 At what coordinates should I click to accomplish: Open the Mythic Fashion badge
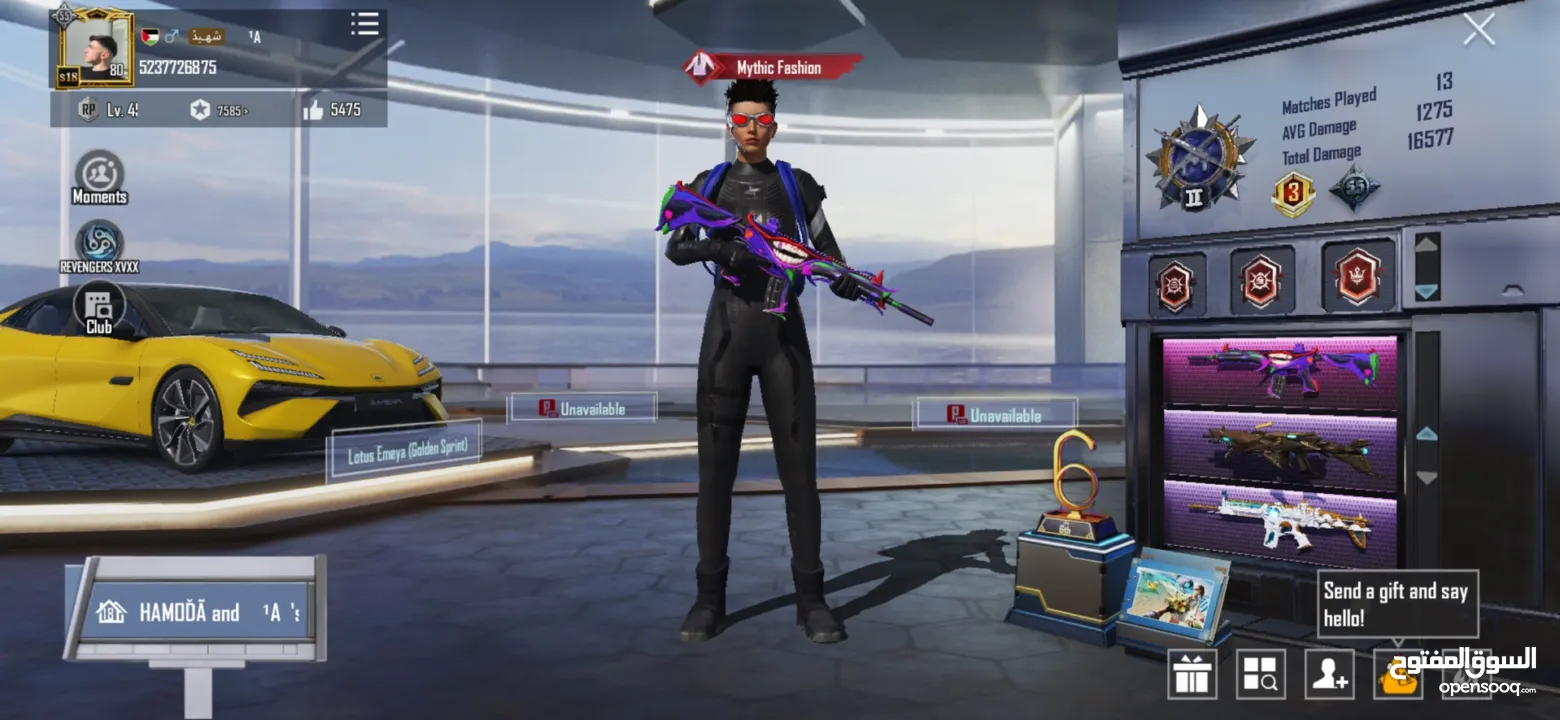772,68
